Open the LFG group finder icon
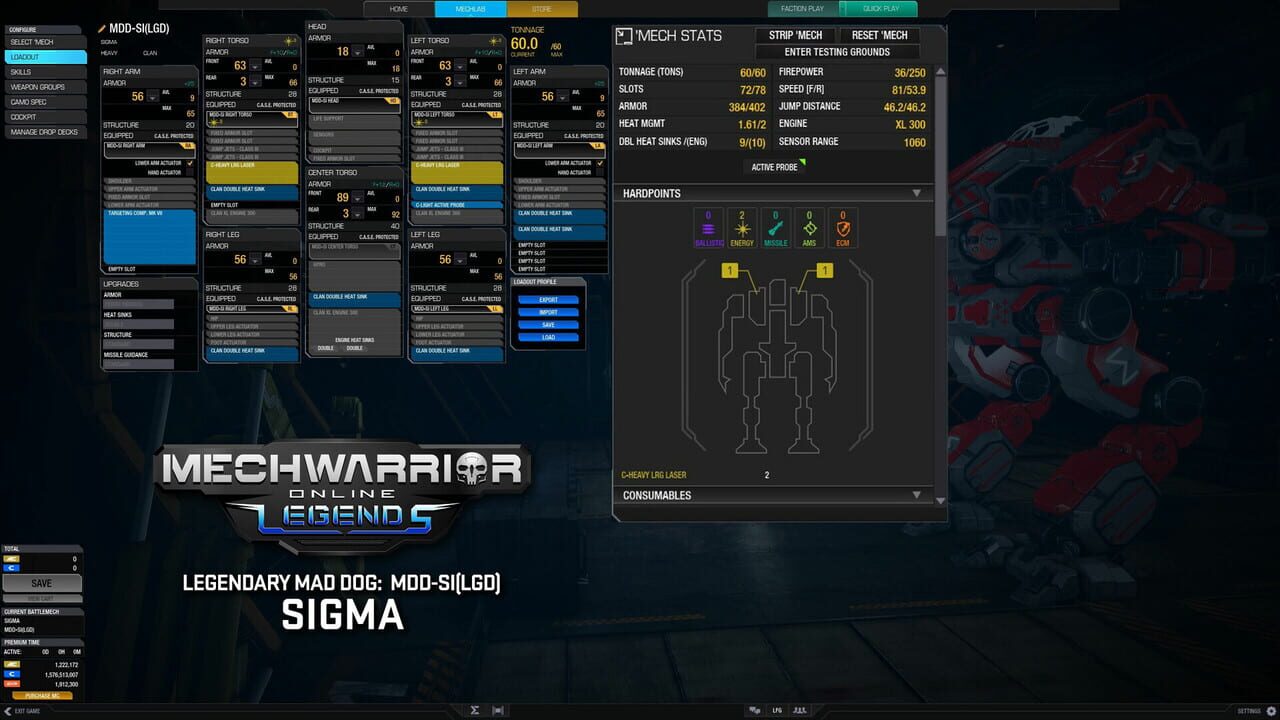The image size is (1280, 720). (x=777, y=710)
